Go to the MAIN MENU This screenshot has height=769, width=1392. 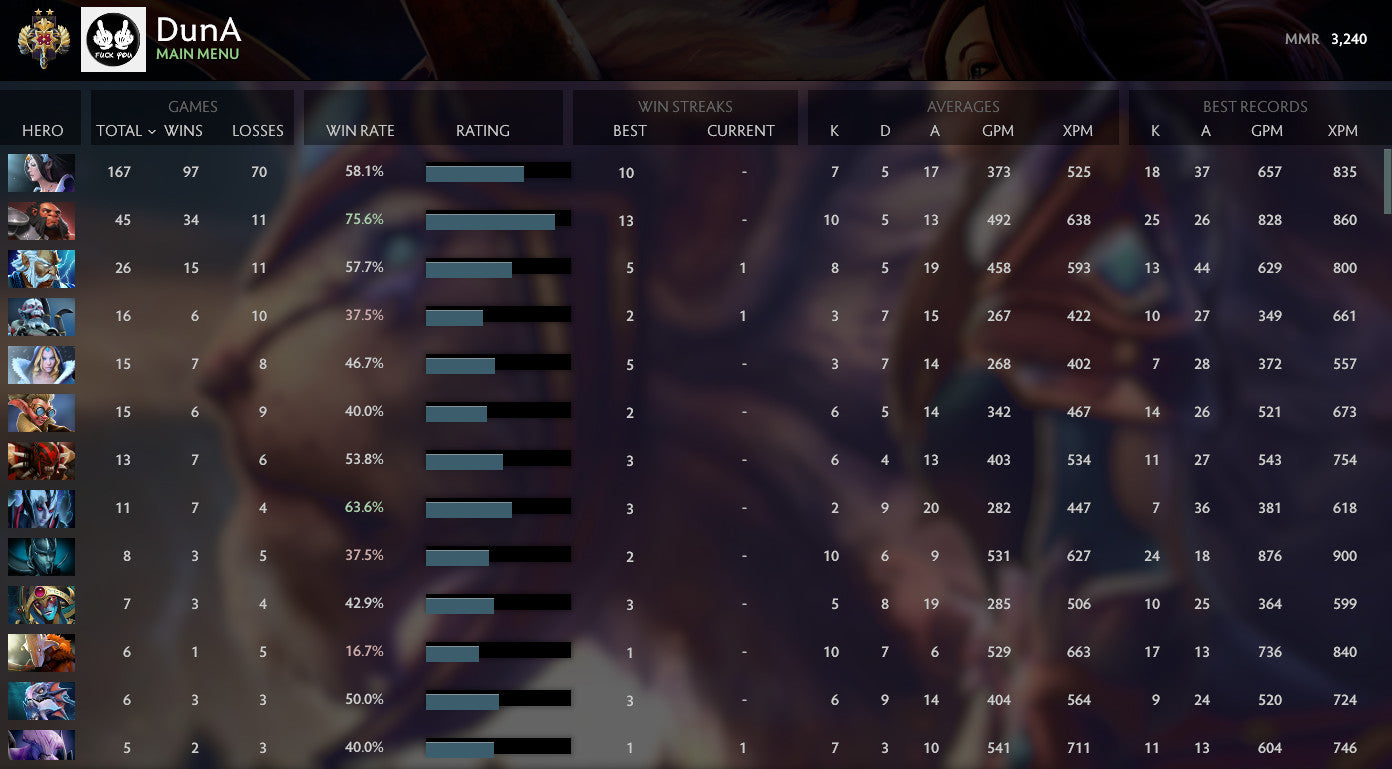click(x=199, y=55)
